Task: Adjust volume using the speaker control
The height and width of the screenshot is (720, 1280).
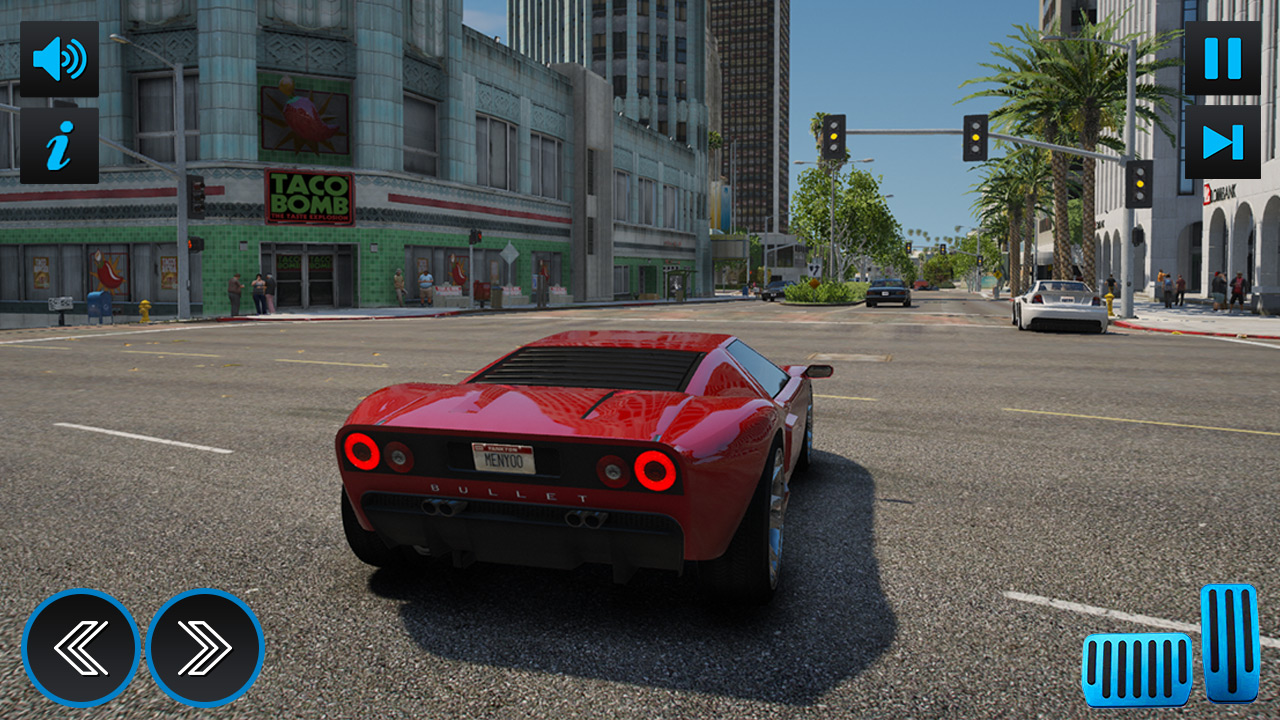Action: (x=59, y=57)
